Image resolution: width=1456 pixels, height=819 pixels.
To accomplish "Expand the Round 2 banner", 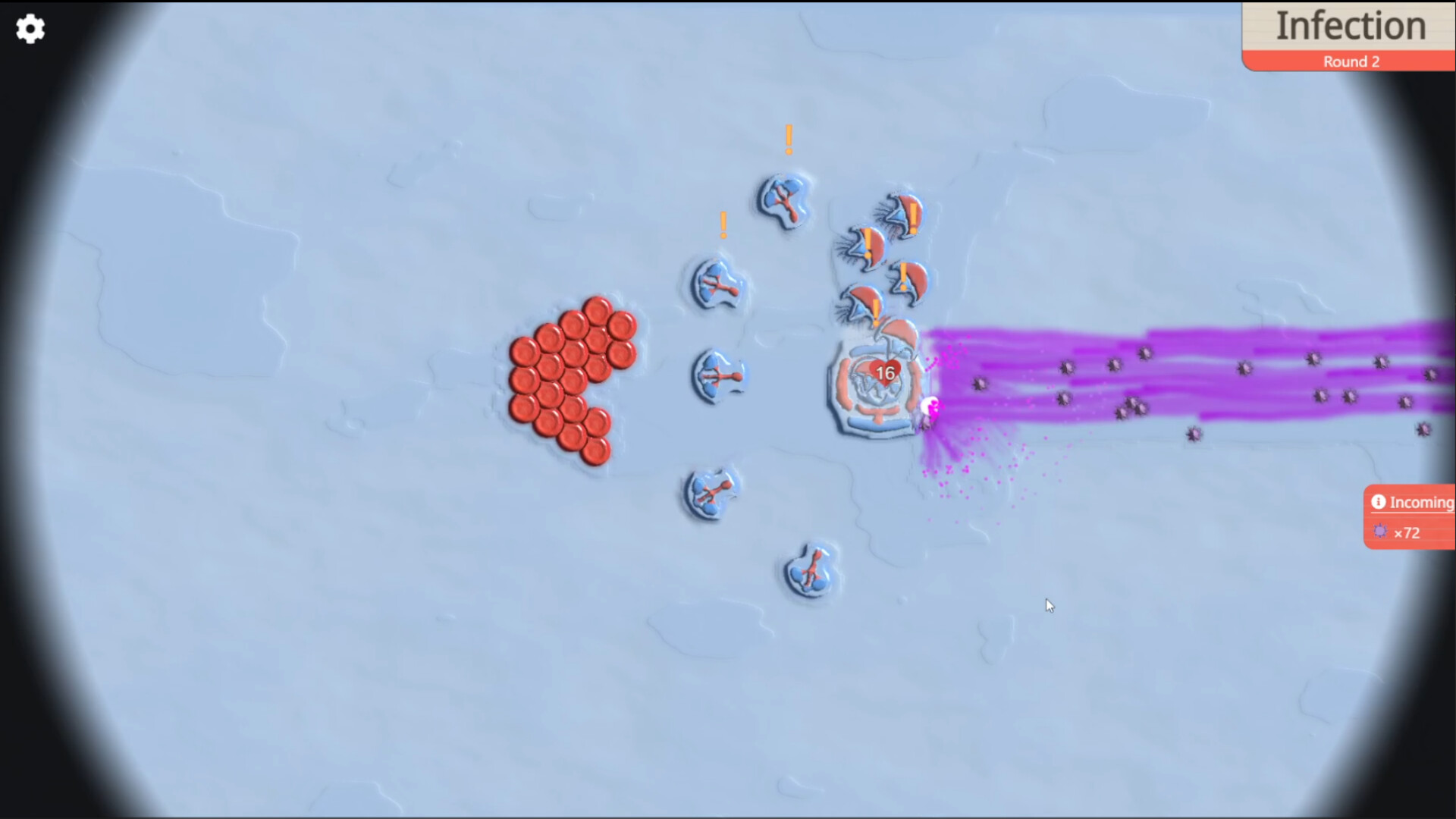I will [x=1351, y=61].
